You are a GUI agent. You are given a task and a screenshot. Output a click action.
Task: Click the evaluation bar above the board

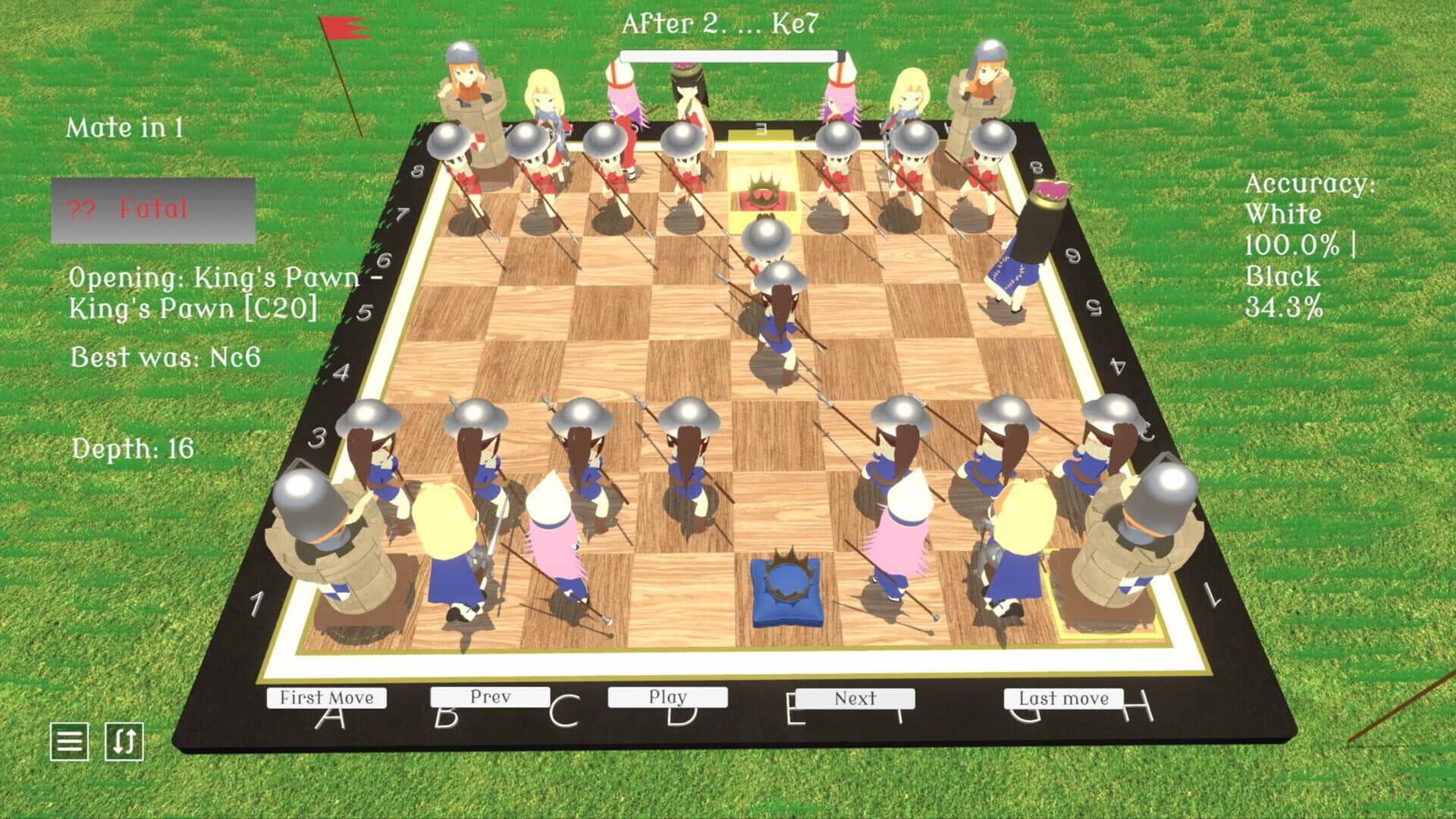732,56
